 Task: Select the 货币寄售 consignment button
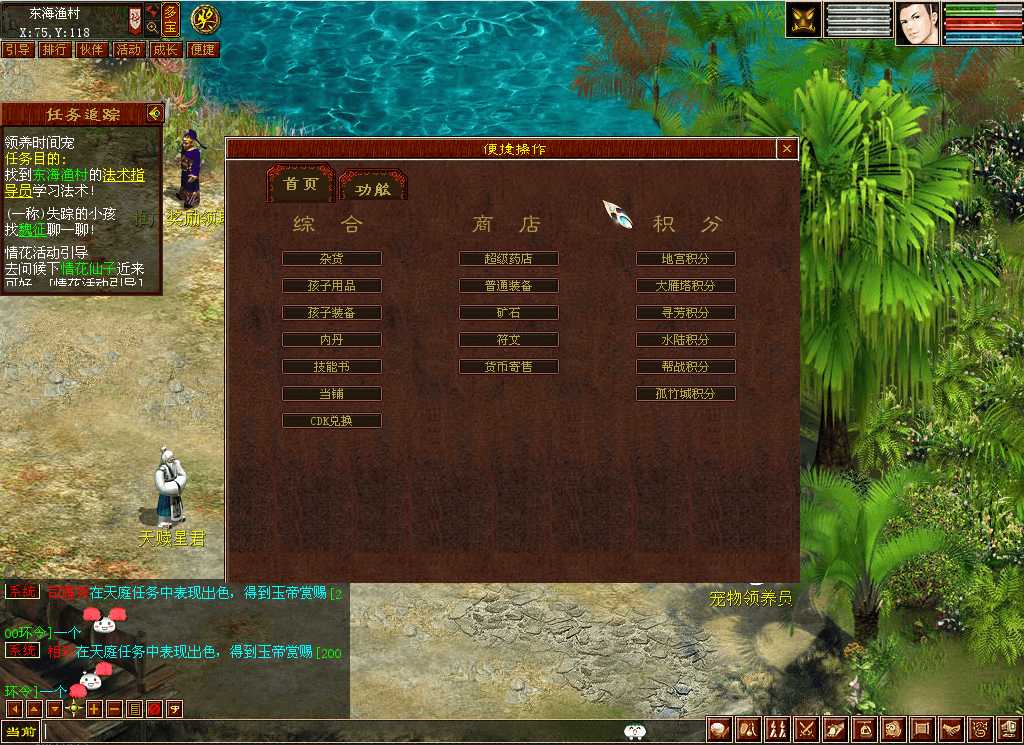click(509, 367)
